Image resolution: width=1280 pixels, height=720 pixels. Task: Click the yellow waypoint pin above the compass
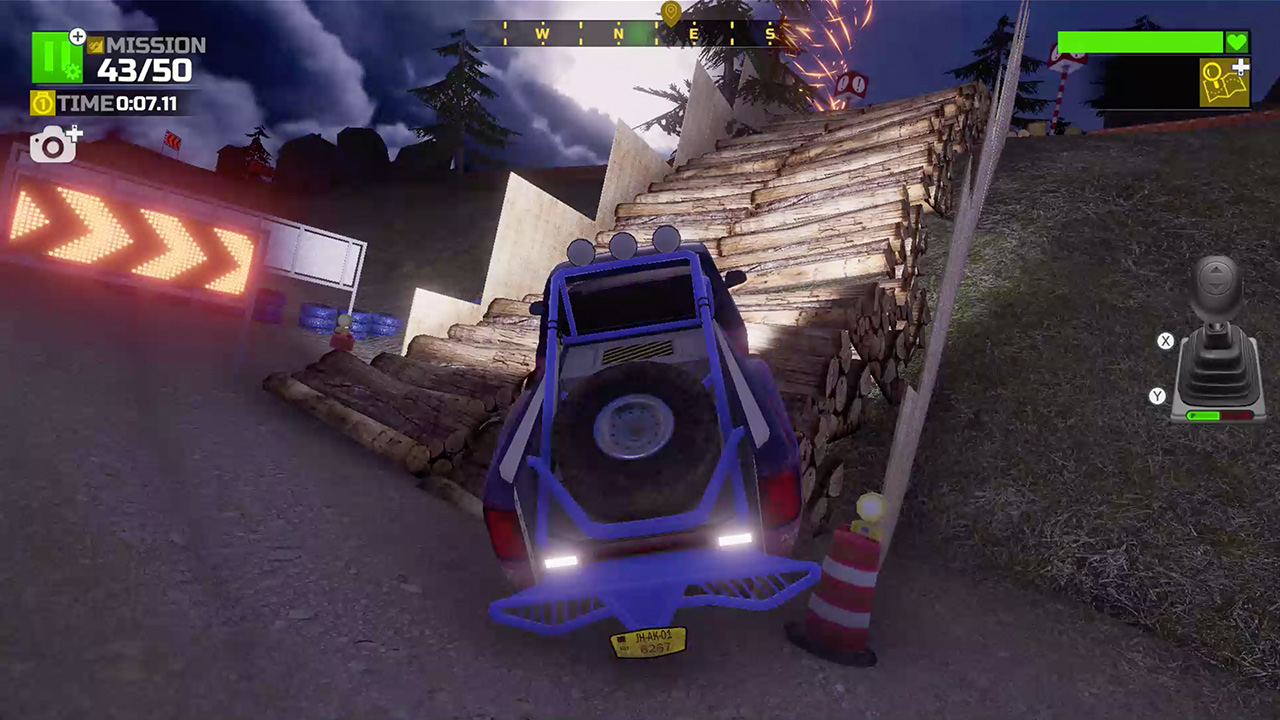[x=670, y=12]
